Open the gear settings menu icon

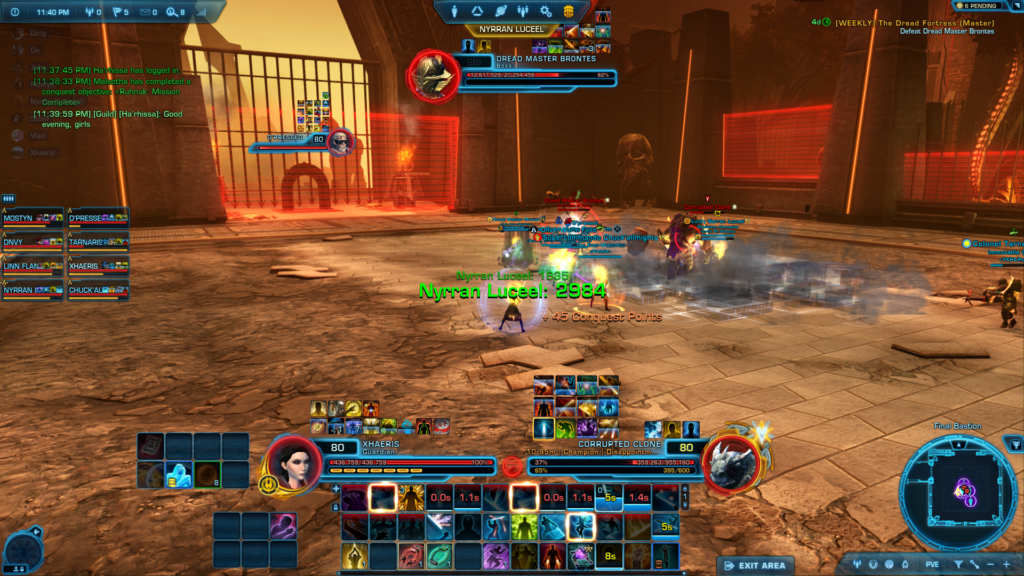coord(545,11)
